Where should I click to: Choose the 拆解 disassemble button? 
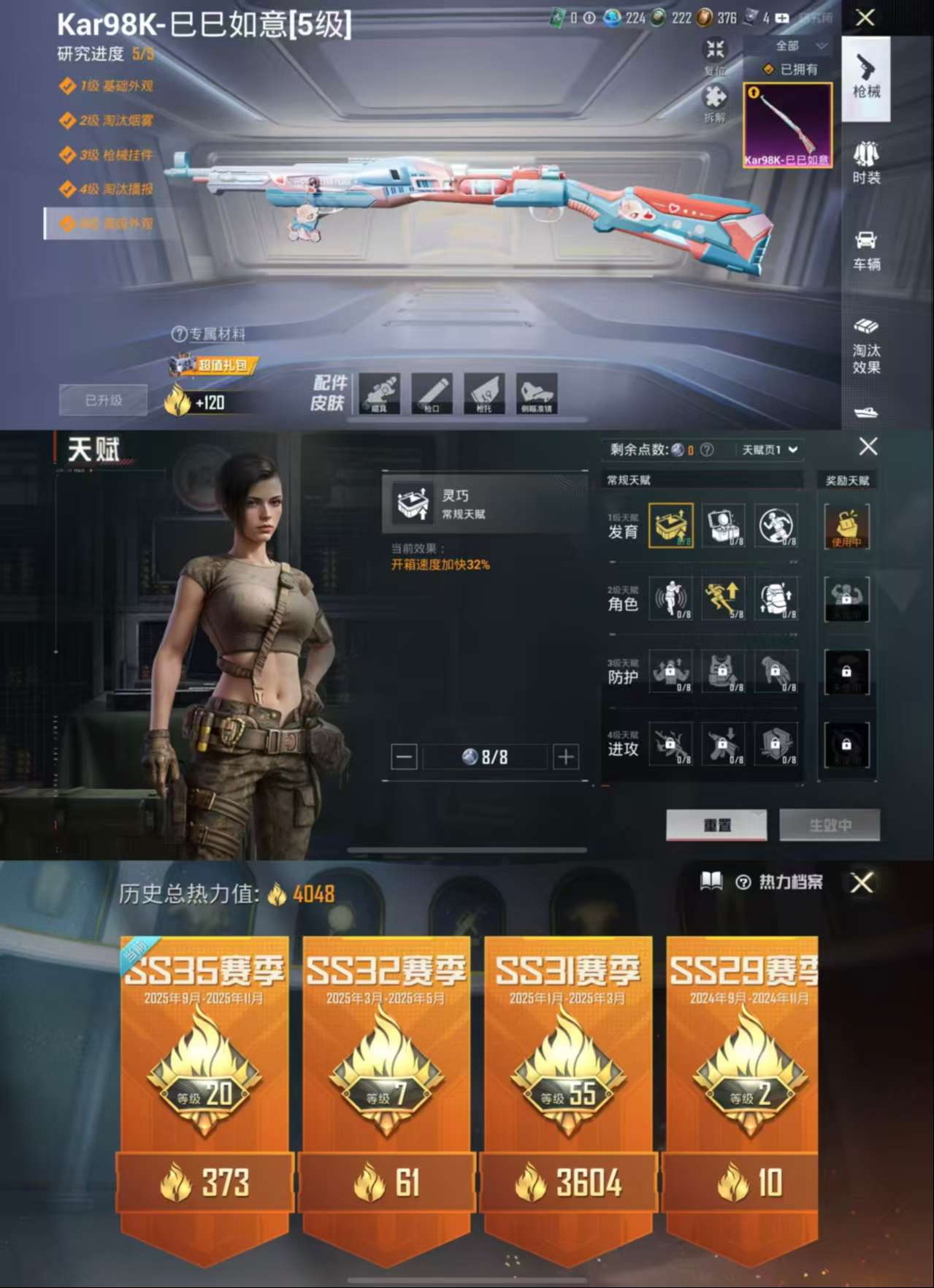pos(714,103)
